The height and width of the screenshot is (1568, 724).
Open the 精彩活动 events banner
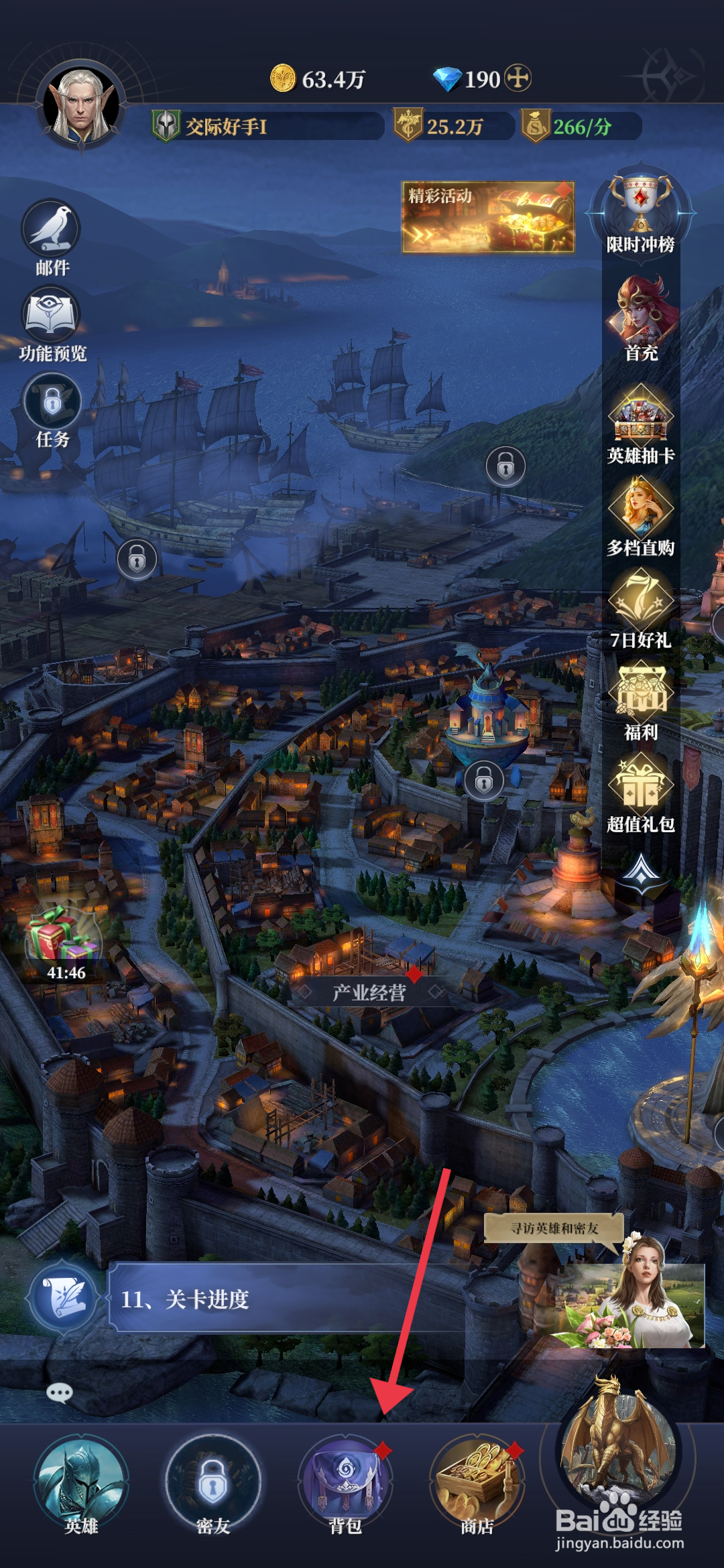[488, 217]
